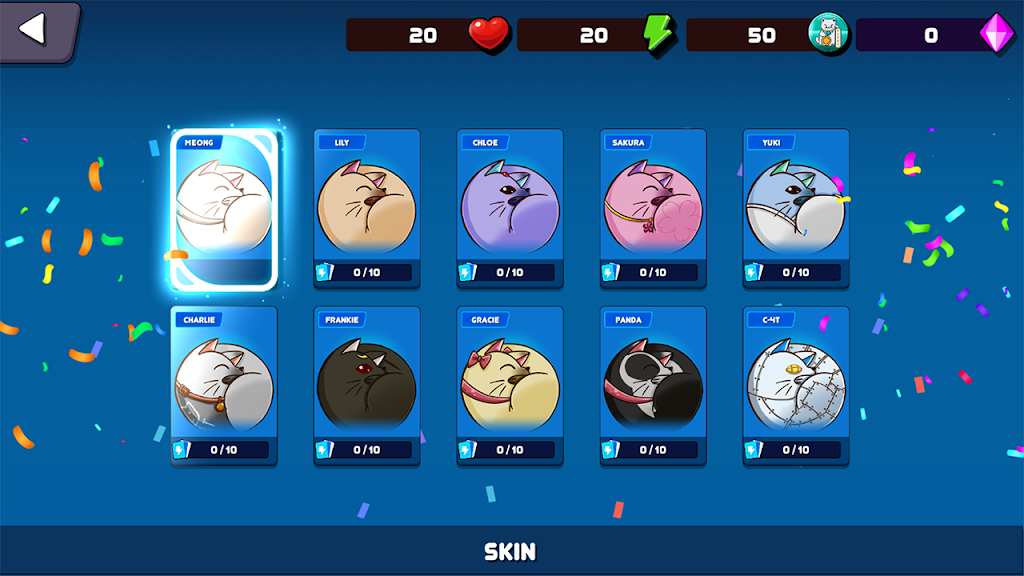
Task: Tap the green lightning energy icon
Action: tap(659, 34)
